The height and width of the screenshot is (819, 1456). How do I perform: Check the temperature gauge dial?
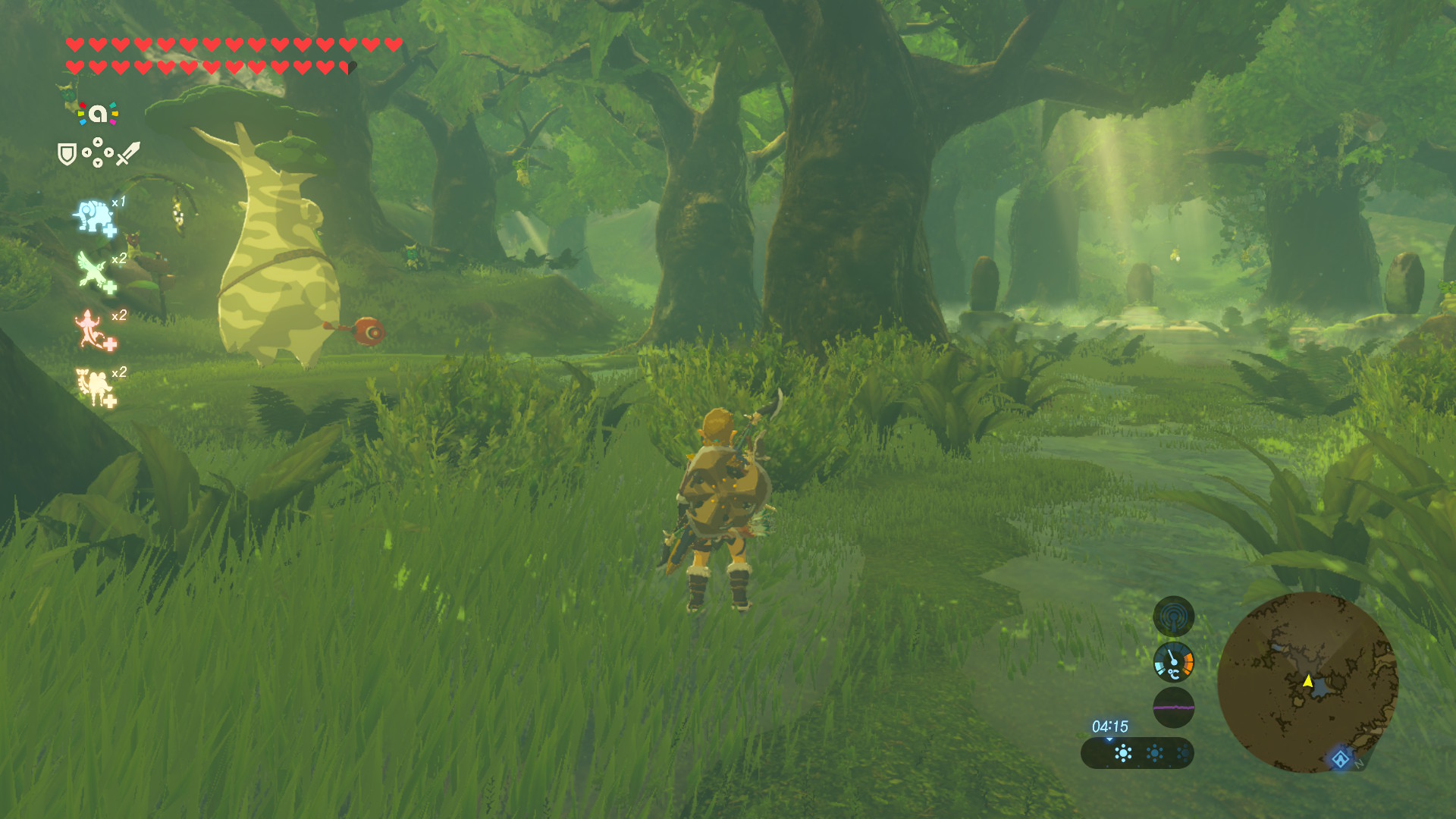point(1173,662)
